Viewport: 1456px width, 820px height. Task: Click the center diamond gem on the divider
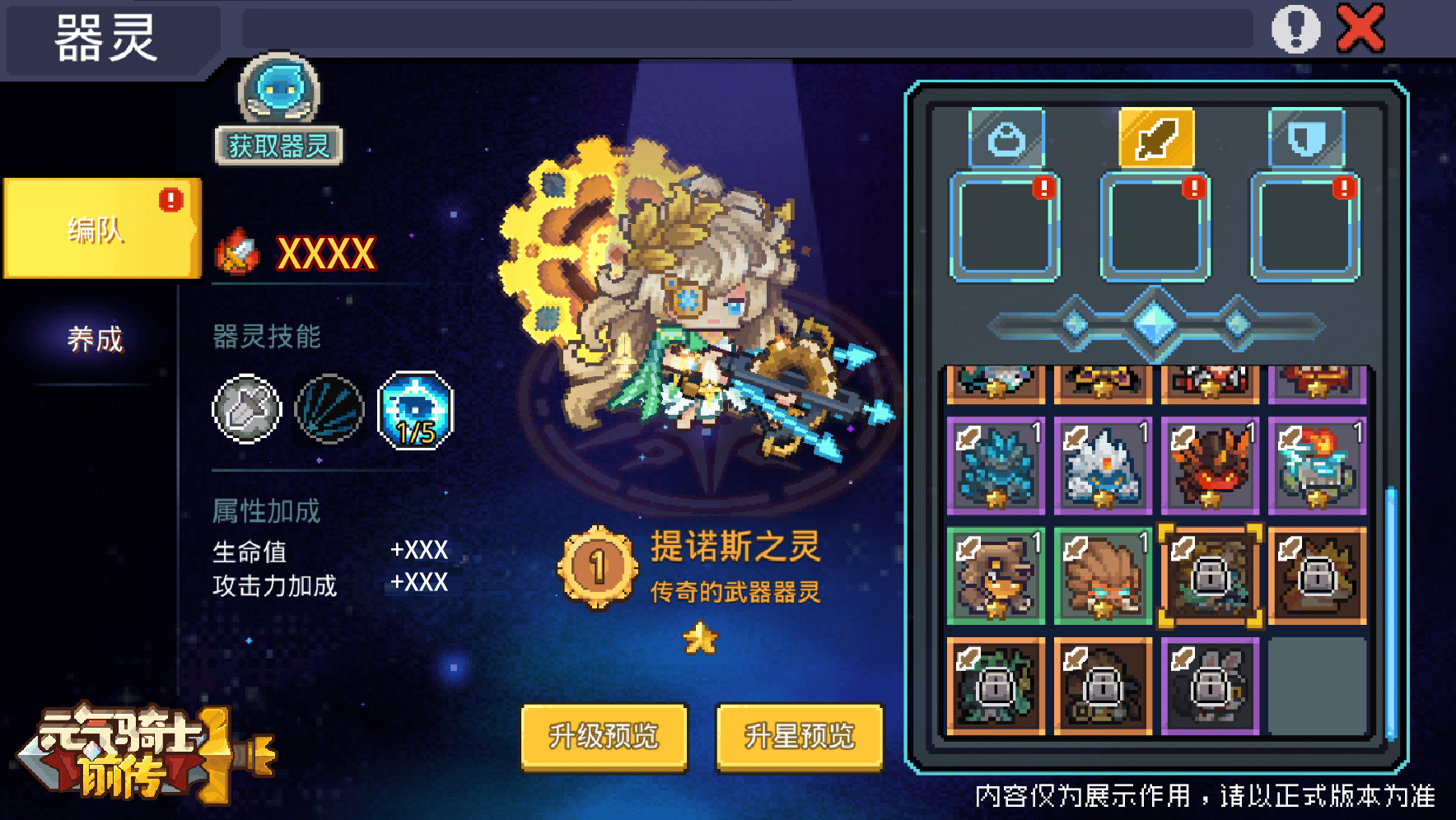1155,323
